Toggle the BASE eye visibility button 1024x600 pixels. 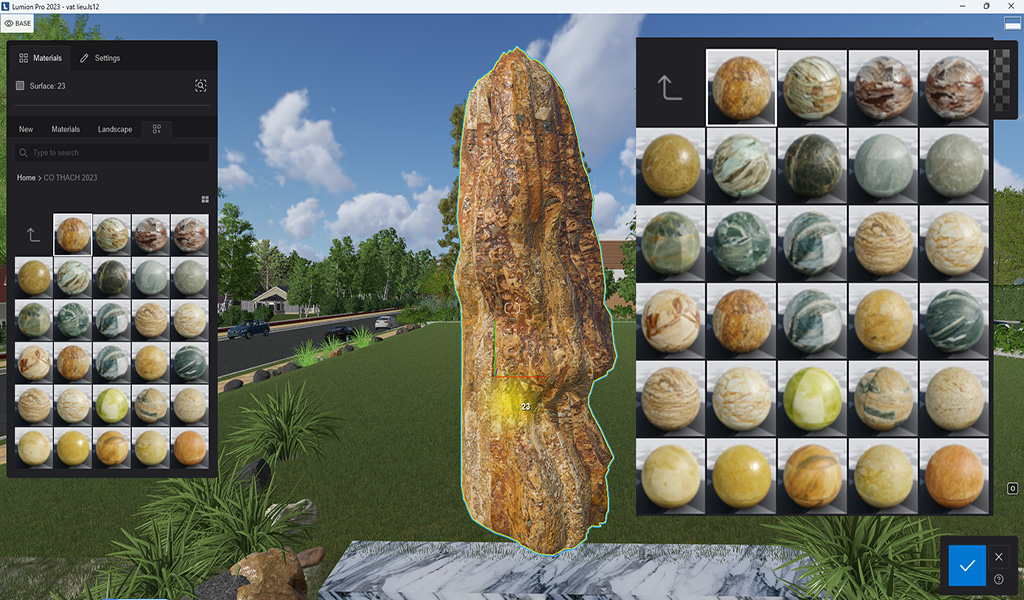(x=18, y=23)
